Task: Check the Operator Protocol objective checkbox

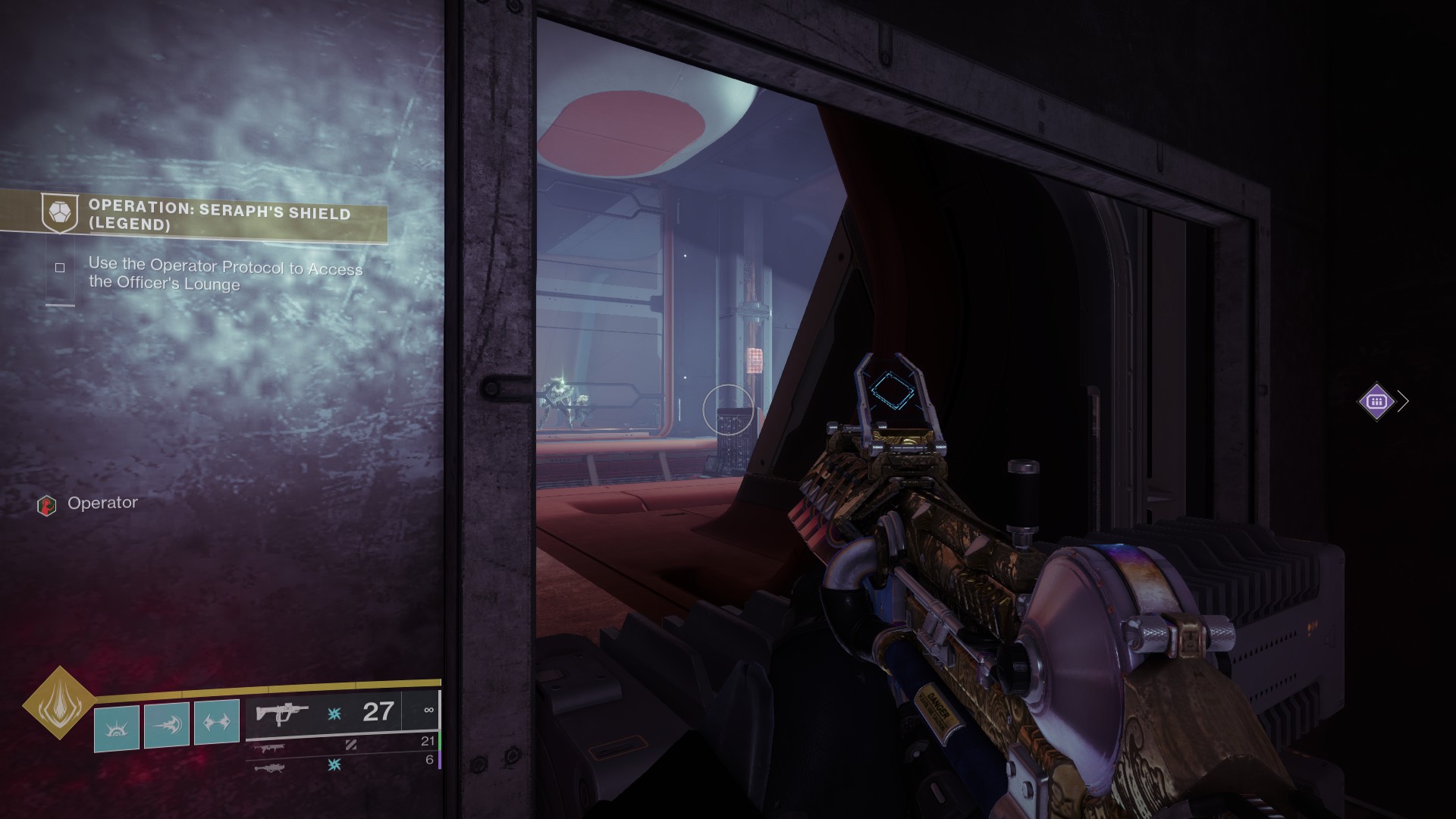Action: pyautogui.click(x=61, y=267)
